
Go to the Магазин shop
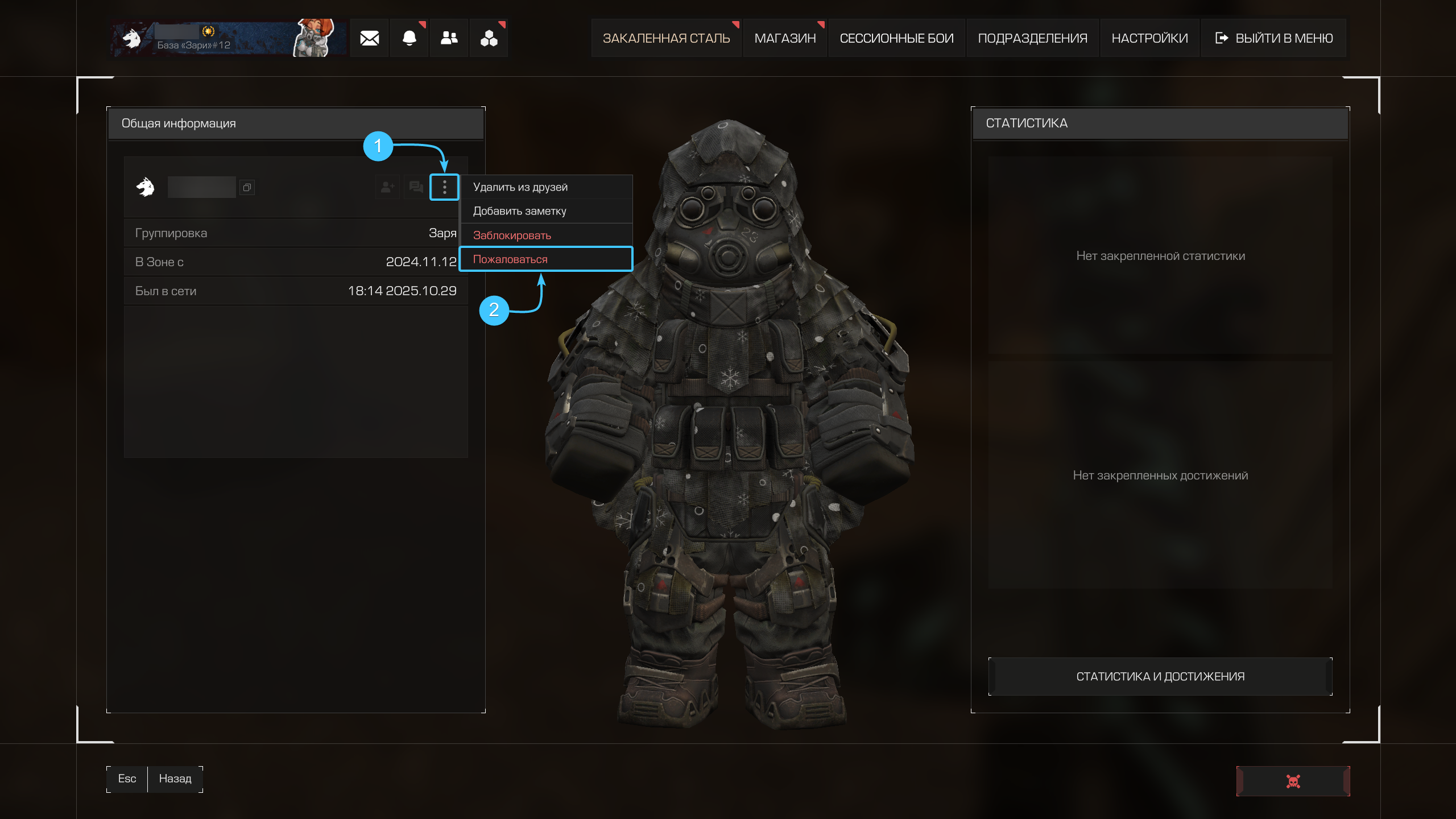[x=785, y=38]
